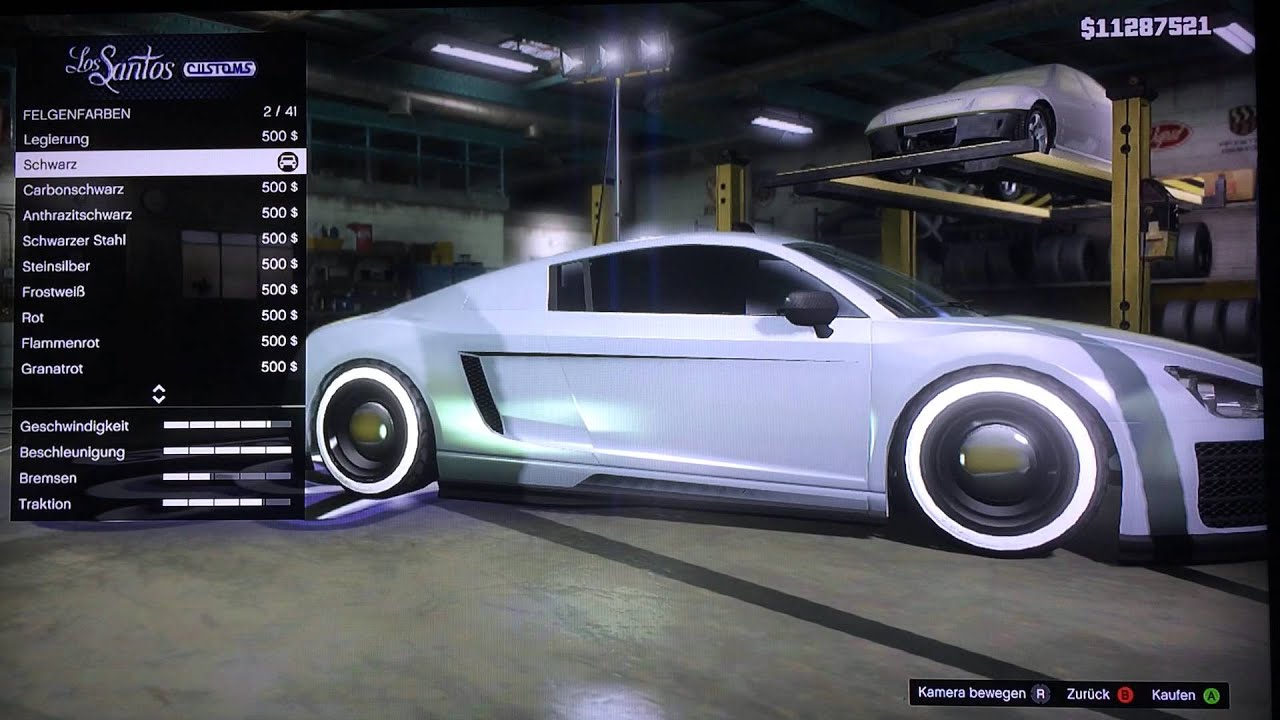The height and width of the screenshot is (720, 1280).
Task: Select Flammenrot from the menu
Action: [158, 342]
